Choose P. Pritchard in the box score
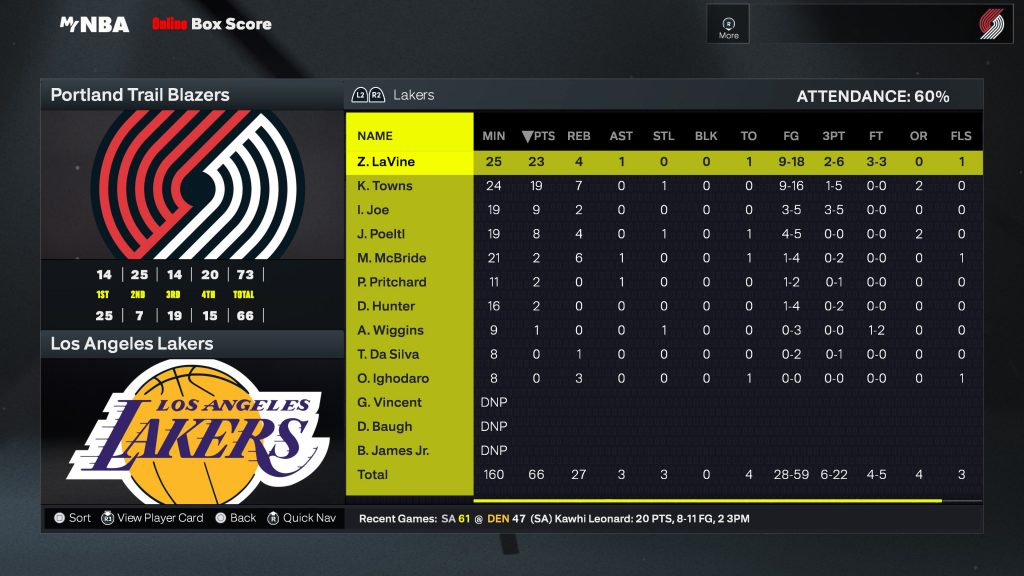 pos(391,282)
